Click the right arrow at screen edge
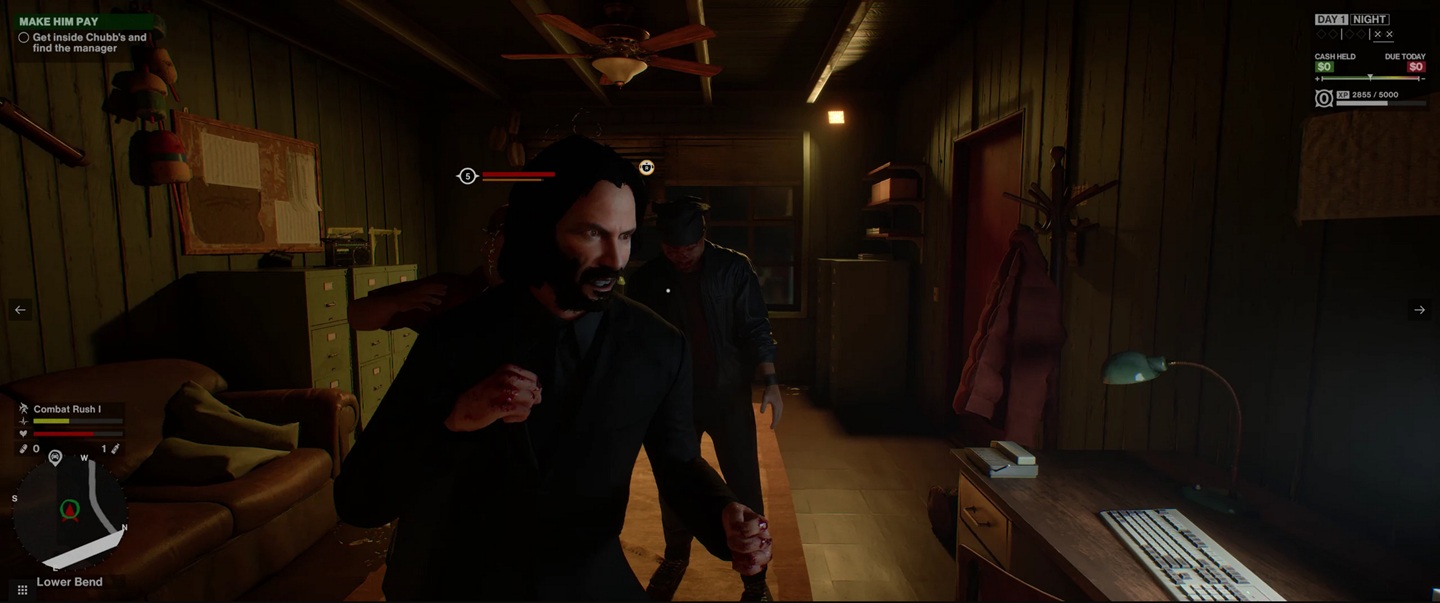 pos(1419,310)
